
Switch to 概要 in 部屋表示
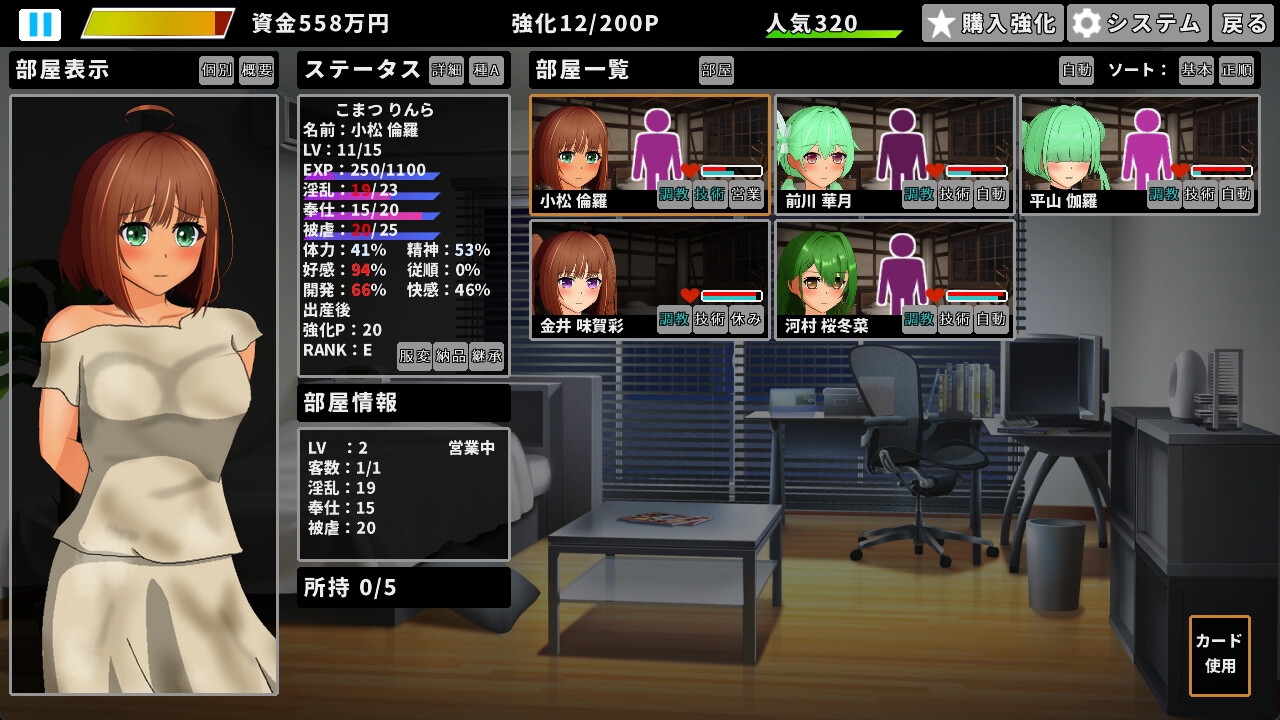click(256, 70)
